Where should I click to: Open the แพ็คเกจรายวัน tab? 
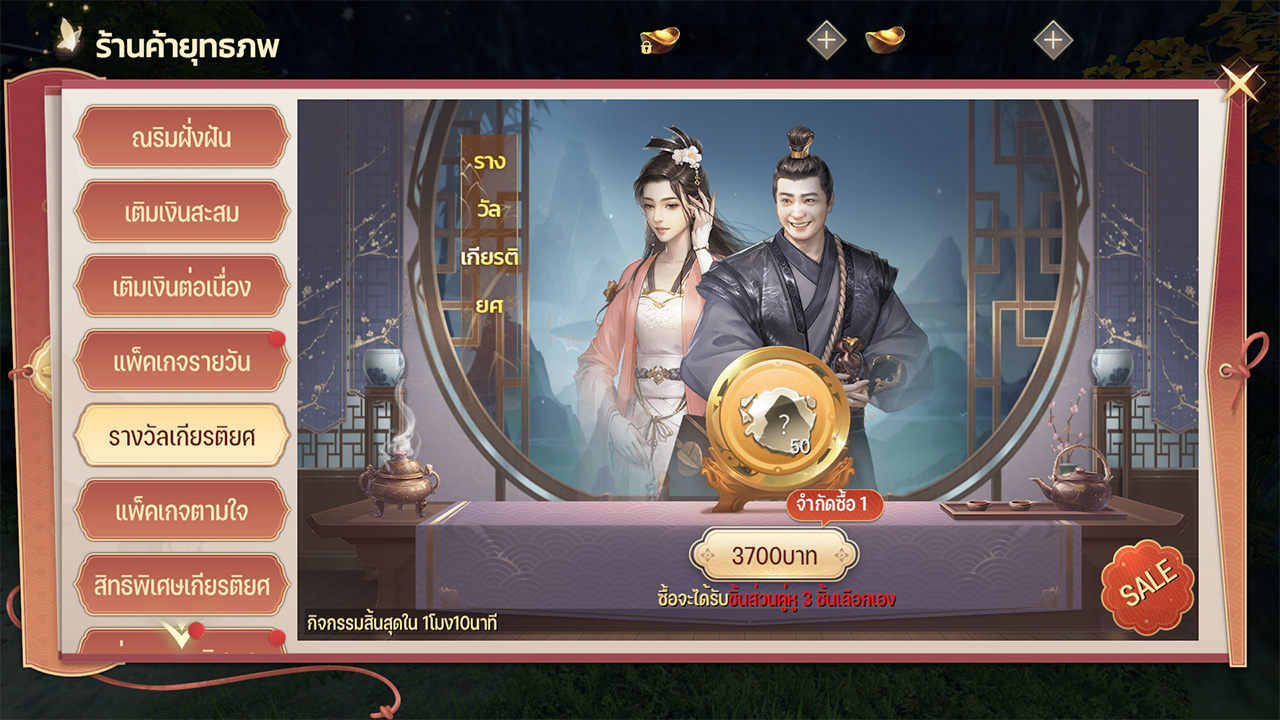(181, 362)
